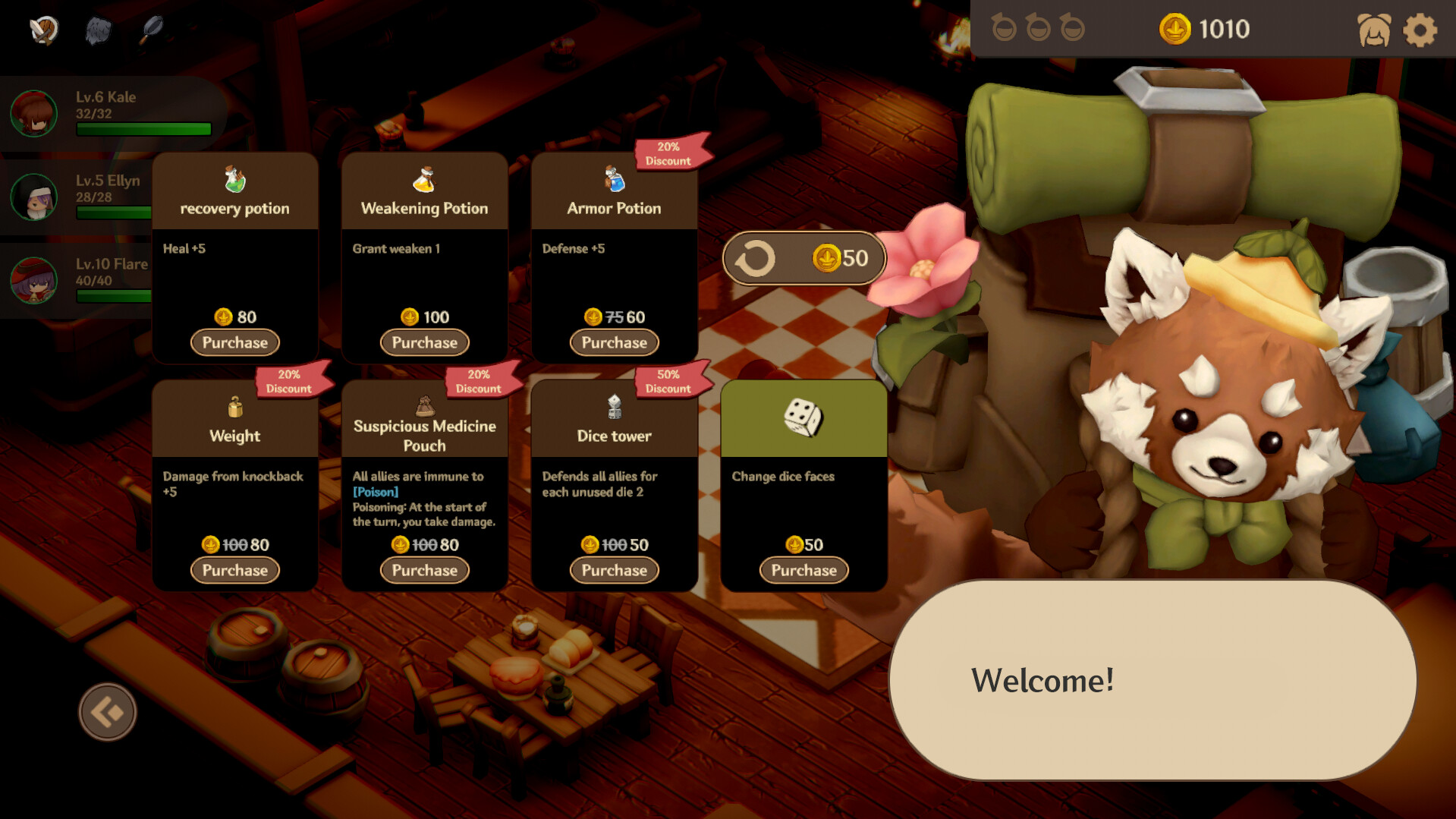Select Lv.10 Flare's portrait
This screenshot has width=1456, height=819.
(x=33, y=279)
